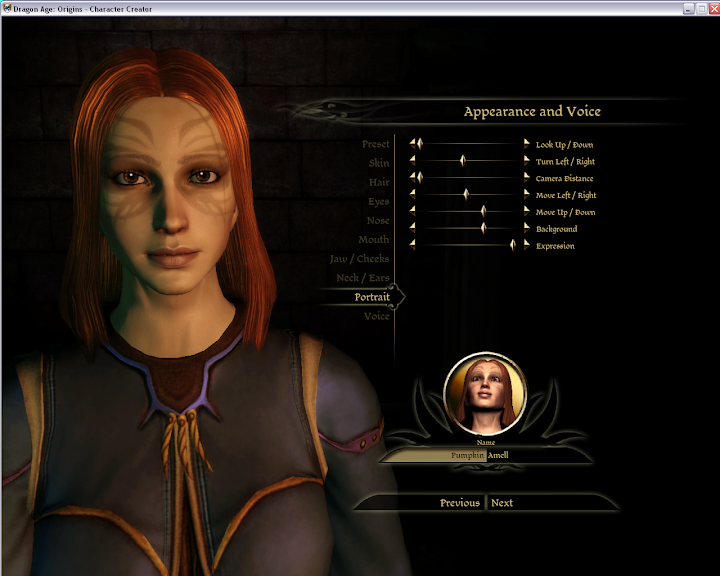Switch to the Skin category
Viewport: 720px width, 576px height.
tap(379, 163)
